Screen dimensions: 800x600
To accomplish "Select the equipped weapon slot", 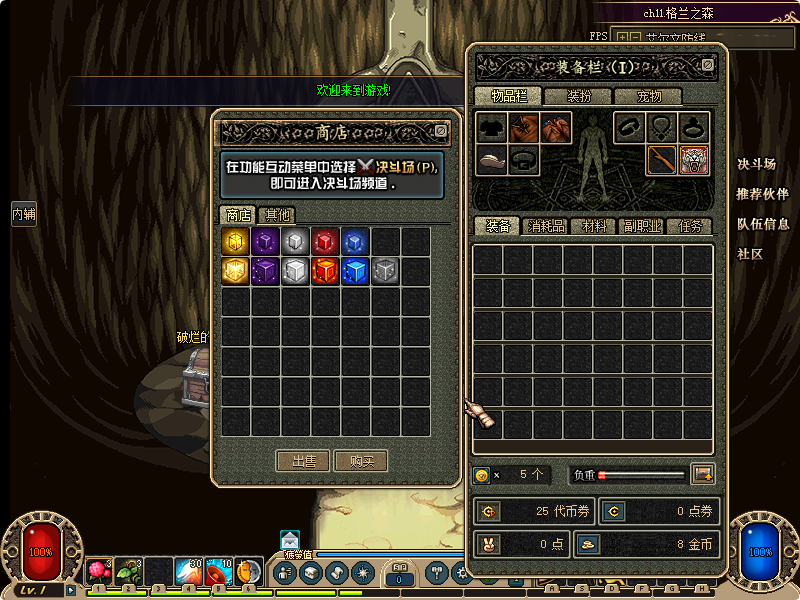I will tap(661, 160).
